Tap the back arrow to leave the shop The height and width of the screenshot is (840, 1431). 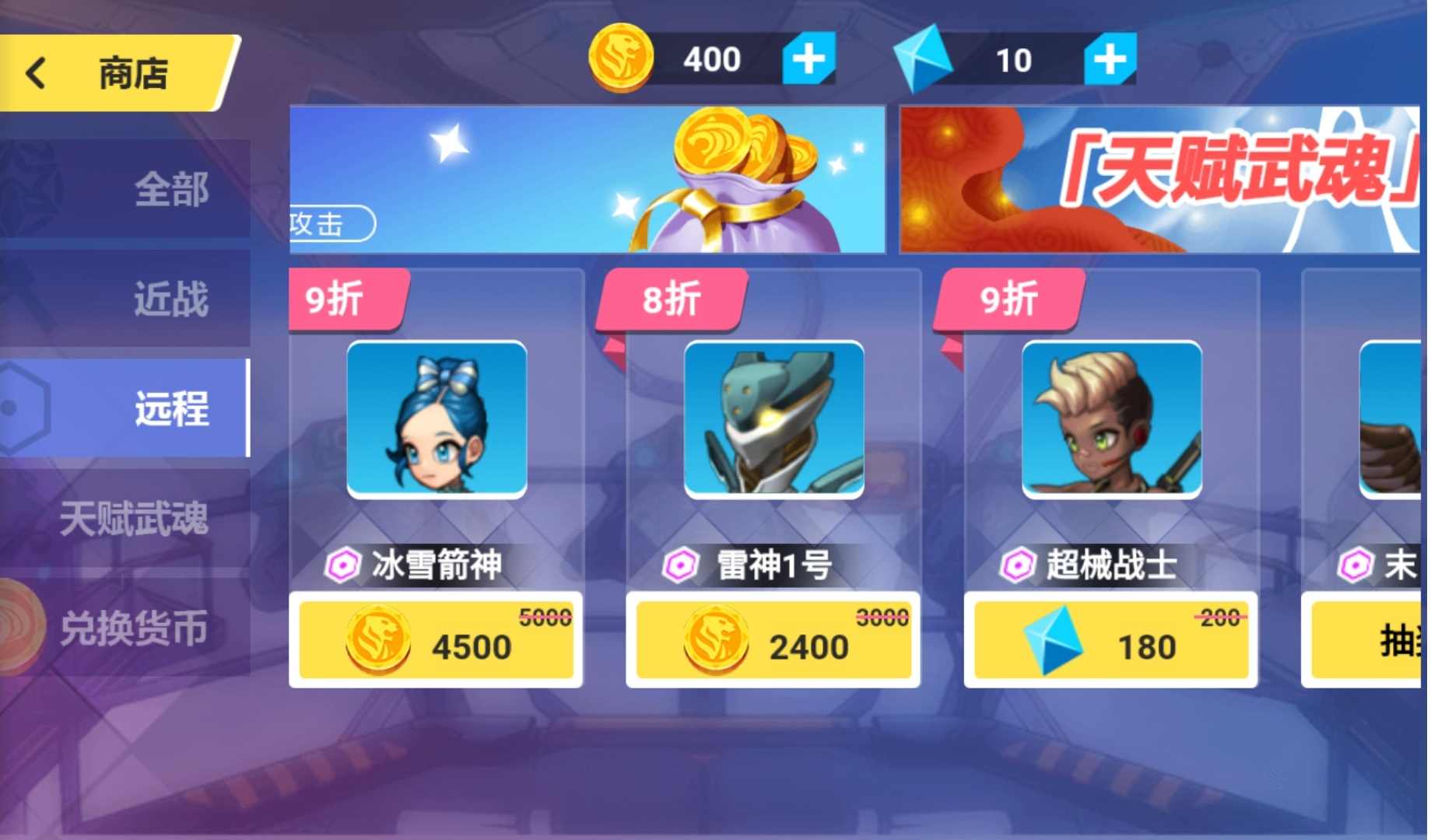click(34, 72)
